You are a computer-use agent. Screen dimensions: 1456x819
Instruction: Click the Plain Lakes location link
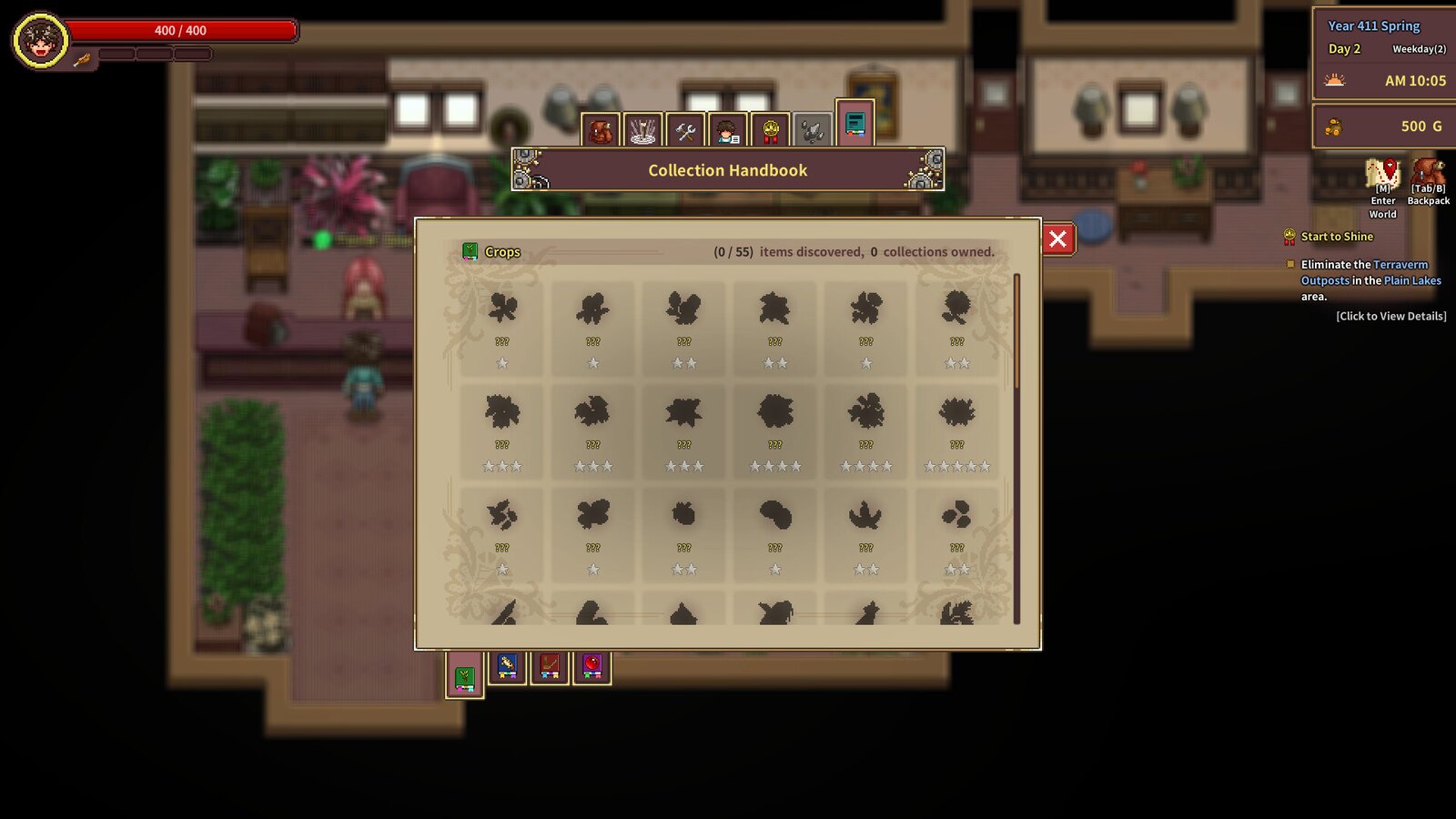coord(1410,280)
